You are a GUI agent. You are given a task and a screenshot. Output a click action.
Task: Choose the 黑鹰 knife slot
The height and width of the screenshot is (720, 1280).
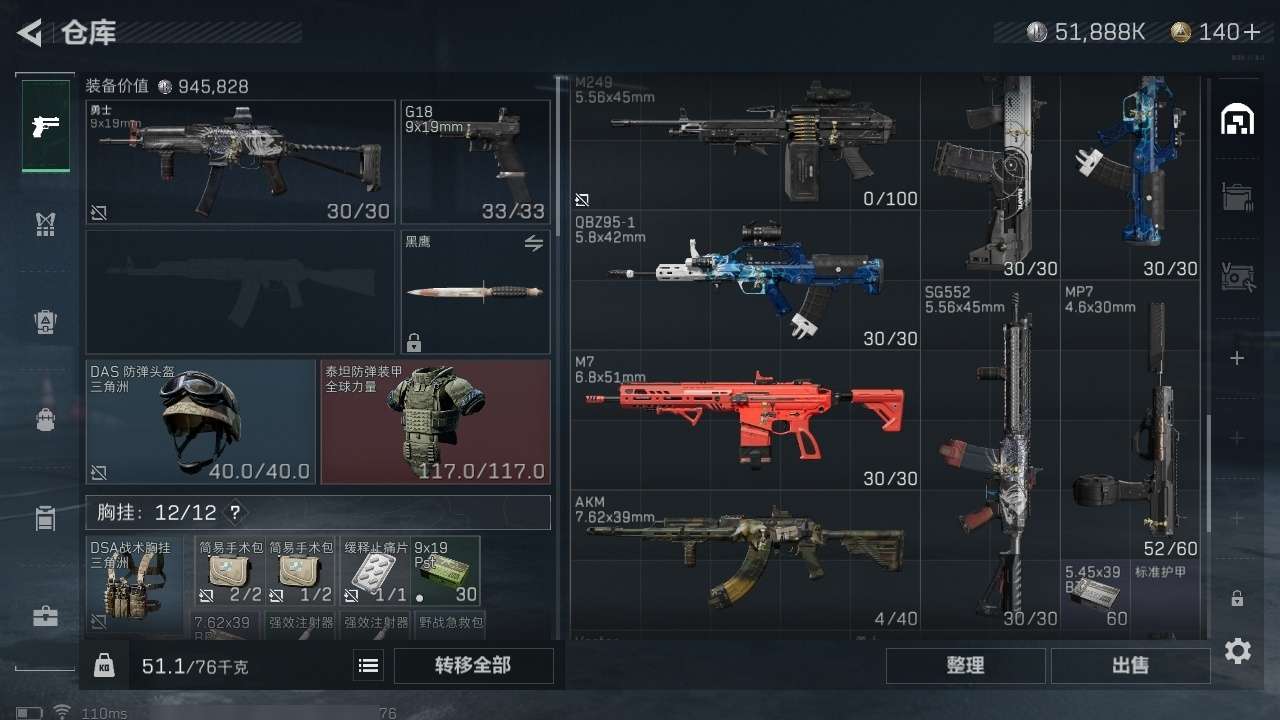pyautogui.click(x=476, y=292)
